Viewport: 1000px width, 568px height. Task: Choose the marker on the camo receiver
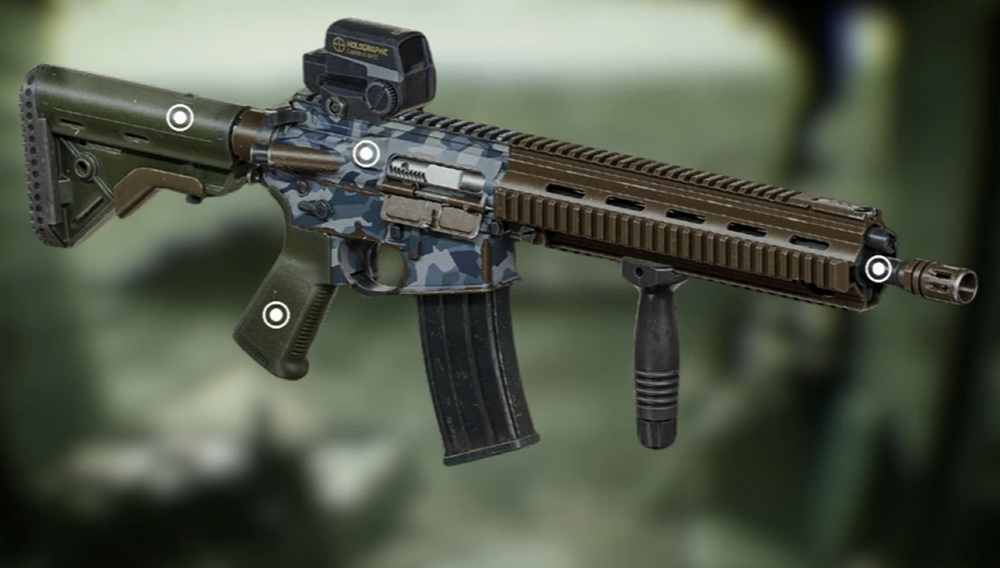click(366, 153)
